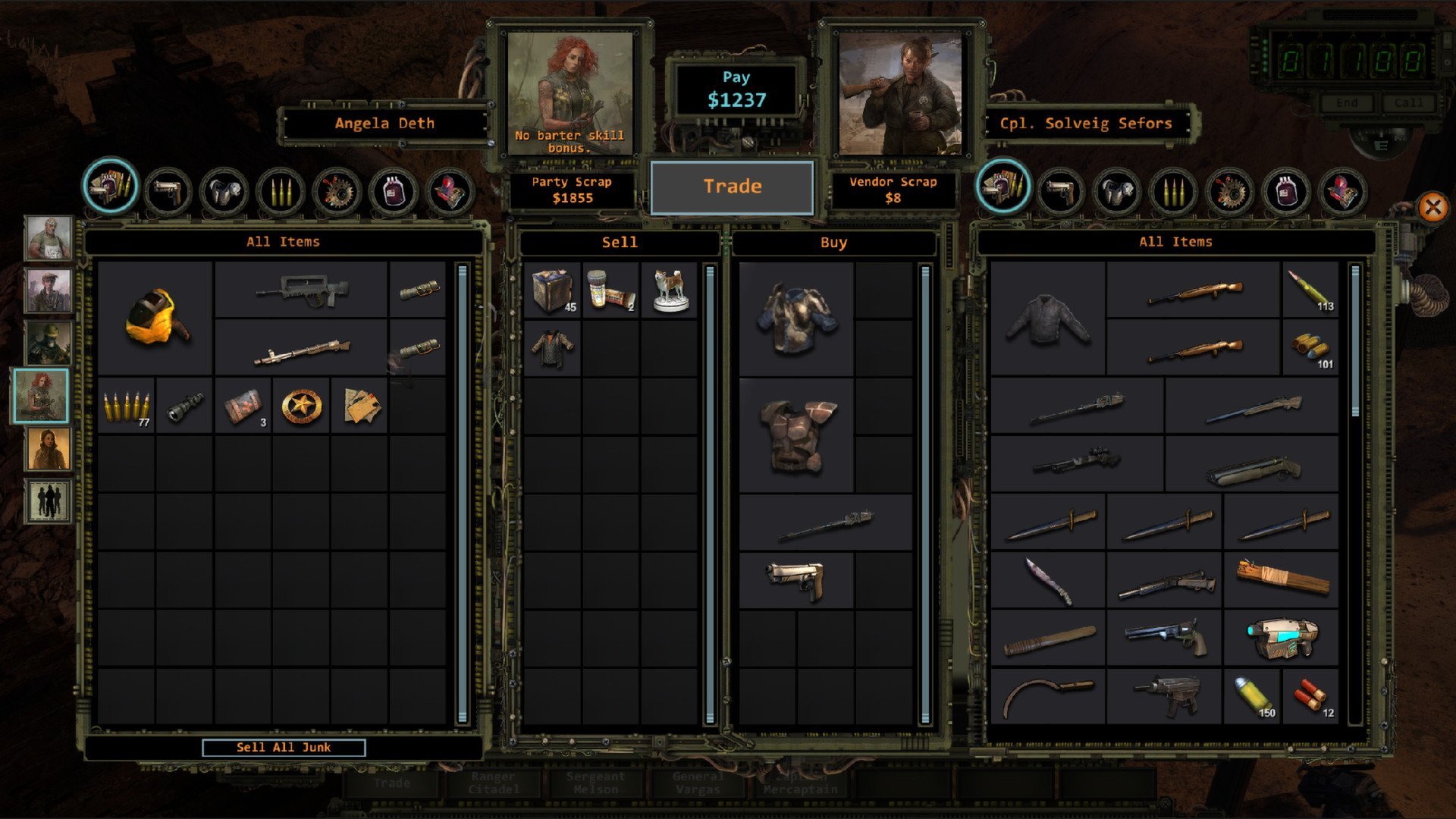Select the 45-count junk crate in Sell
Image resolution: width=1456 pixels, height=819 pixels.
(552, 290)
